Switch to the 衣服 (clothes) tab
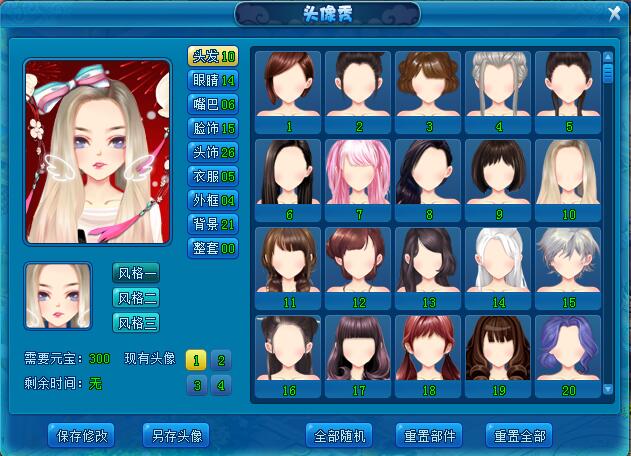The width and height of the screenshot is (631, 456). pos(213,176)
